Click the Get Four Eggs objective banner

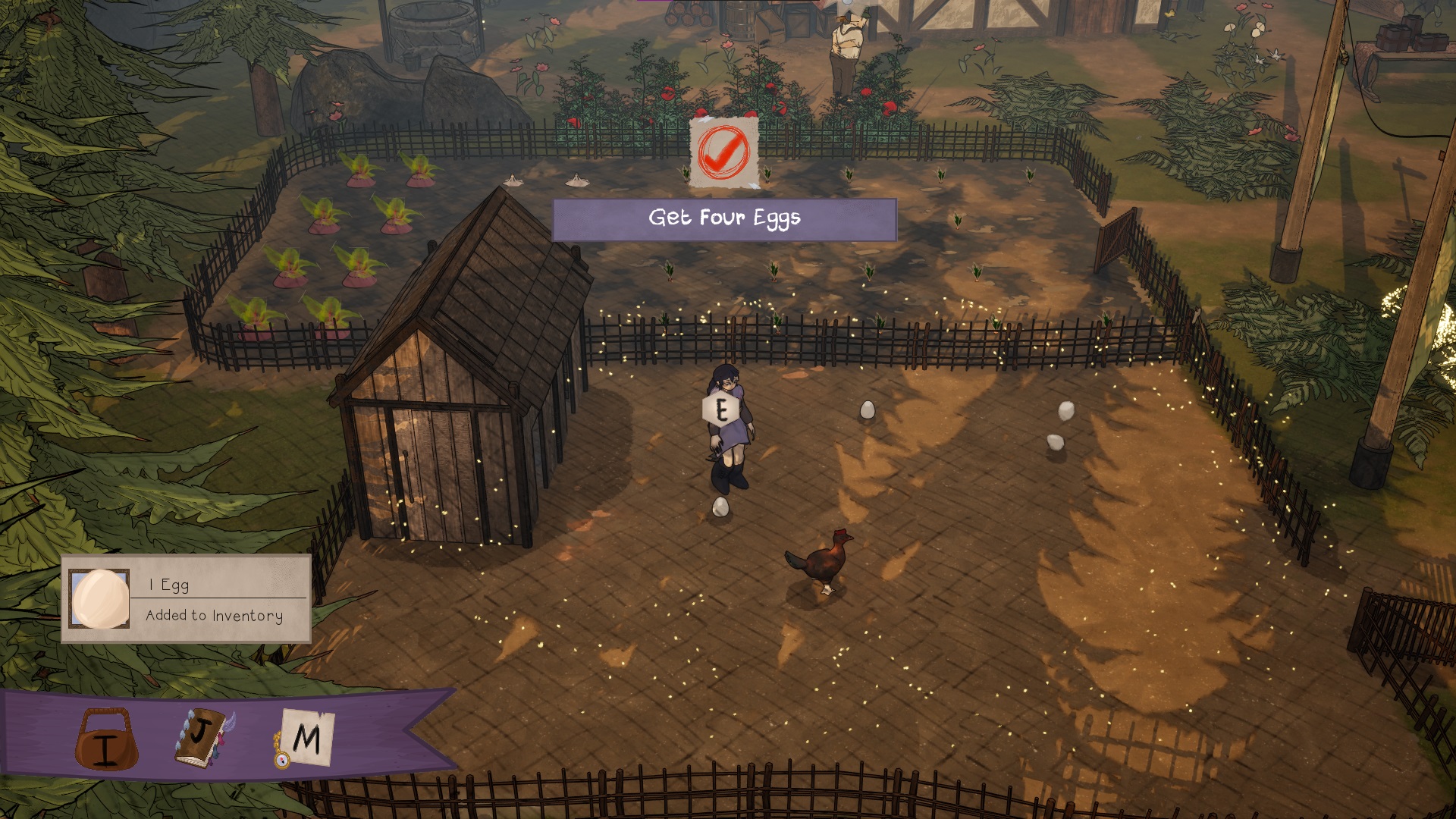(x=724, y=219)
